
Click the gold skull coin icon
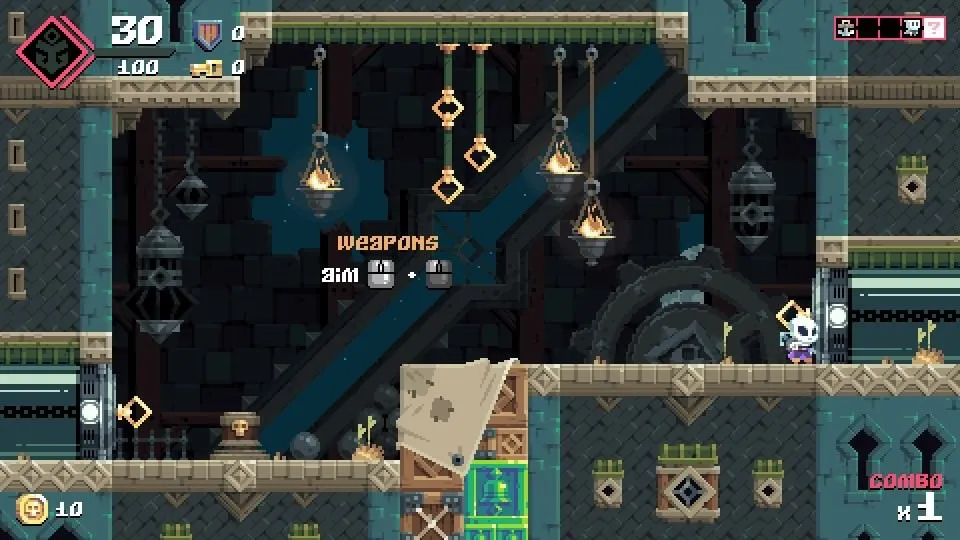(x=32, y=509)
